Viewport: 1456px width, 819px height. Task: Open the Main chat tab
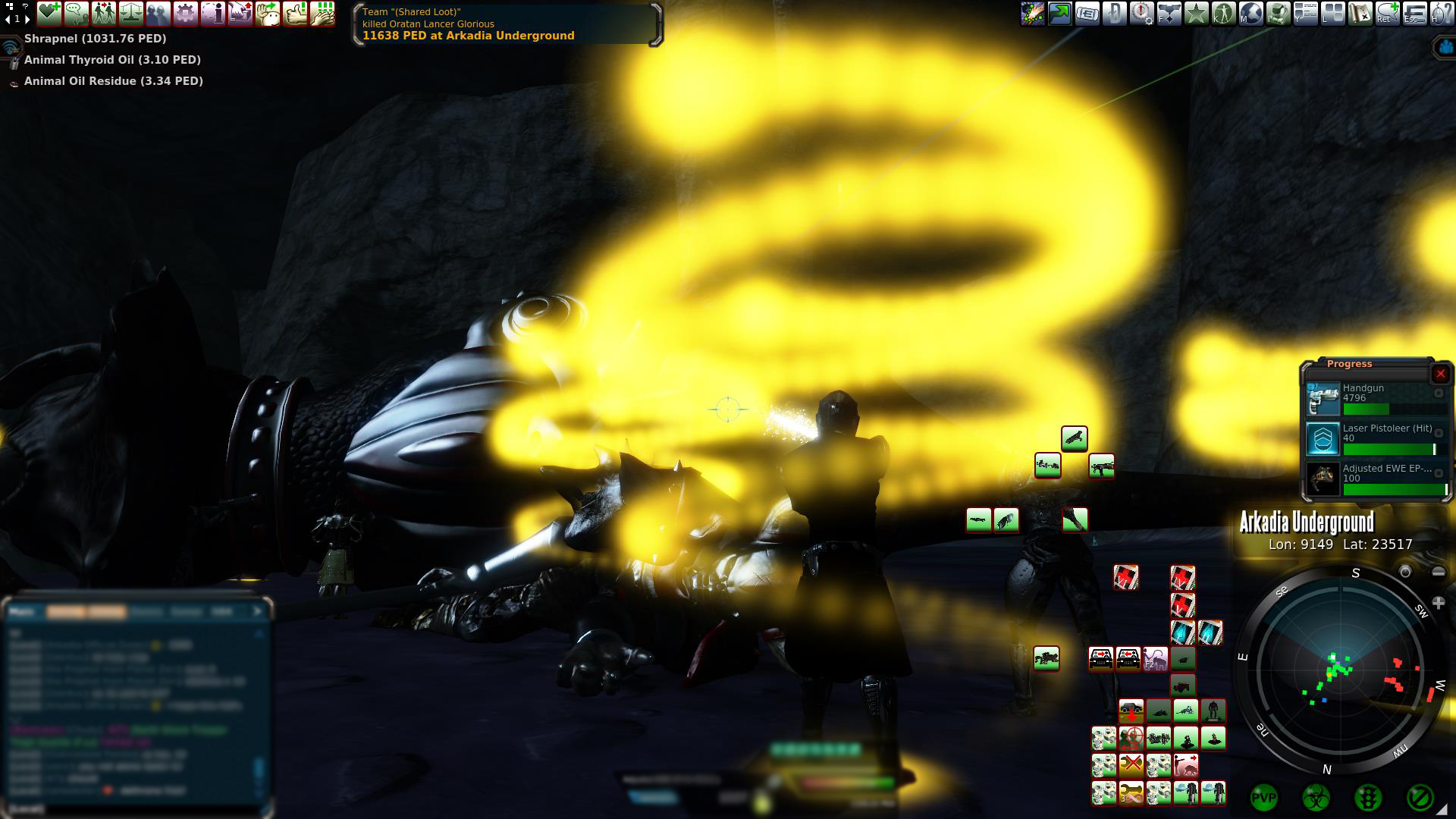[x=23, y=611]
